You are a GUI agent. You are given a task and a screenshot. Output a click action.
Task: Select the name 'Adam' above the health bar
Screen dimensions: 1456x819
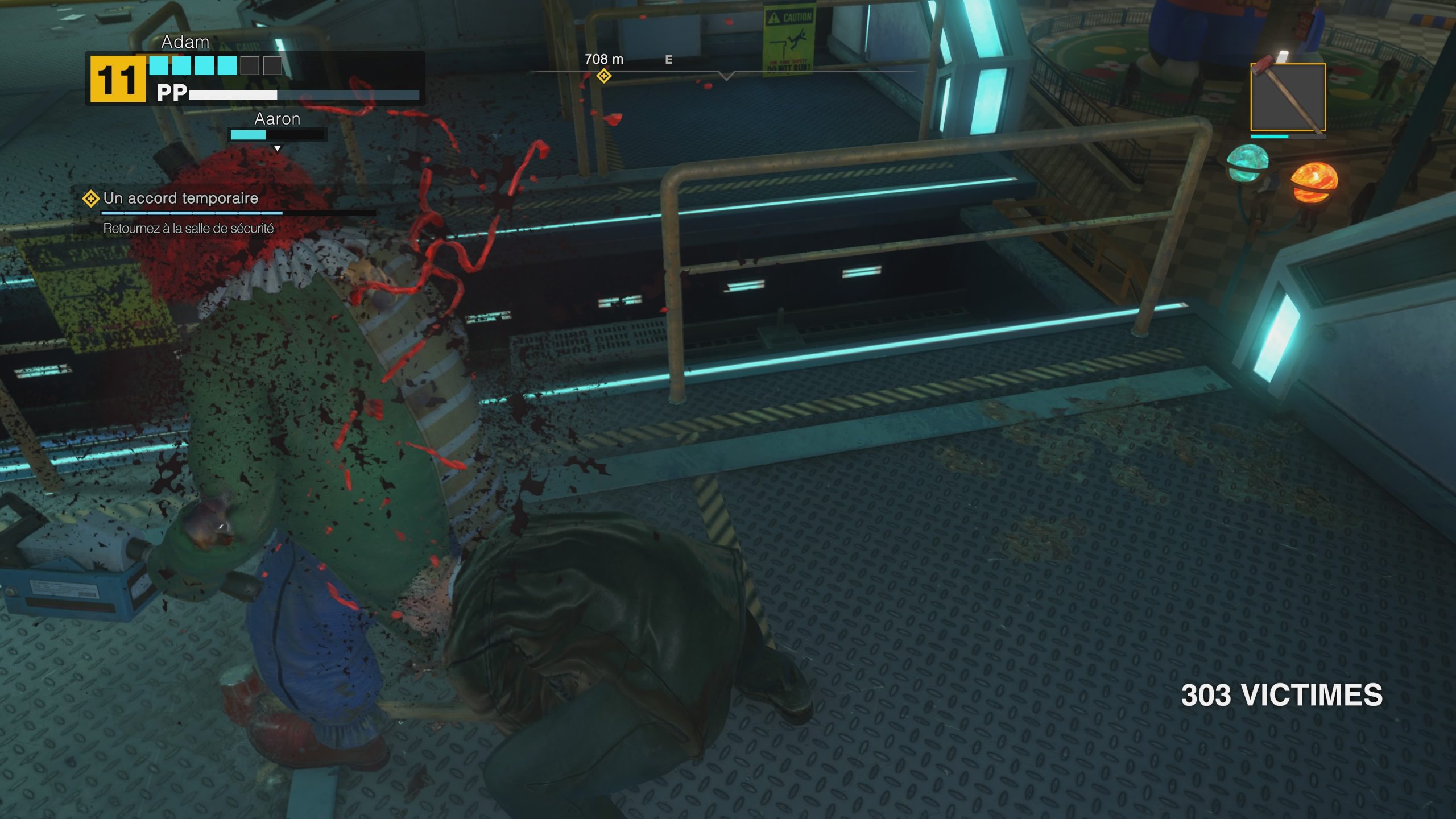tap(184, 42)
